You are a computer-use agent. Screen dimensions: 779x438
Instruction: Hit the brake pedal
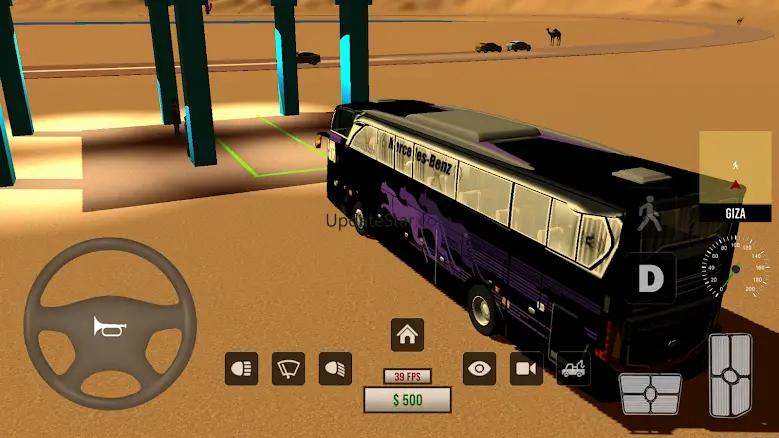point(650,393)
